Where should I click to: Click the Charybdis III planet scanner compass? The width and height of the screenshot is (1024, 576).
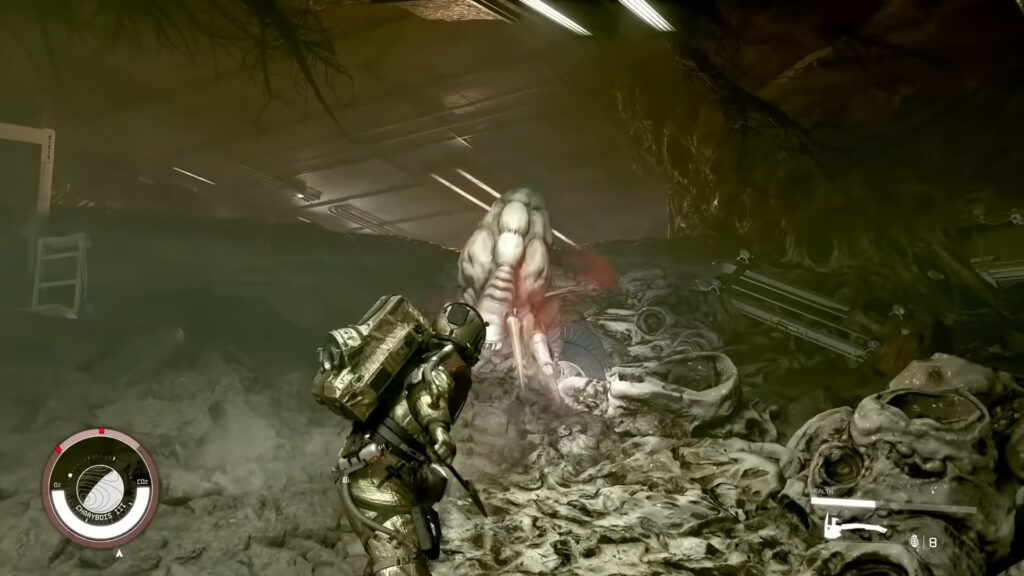click(100, 487)
